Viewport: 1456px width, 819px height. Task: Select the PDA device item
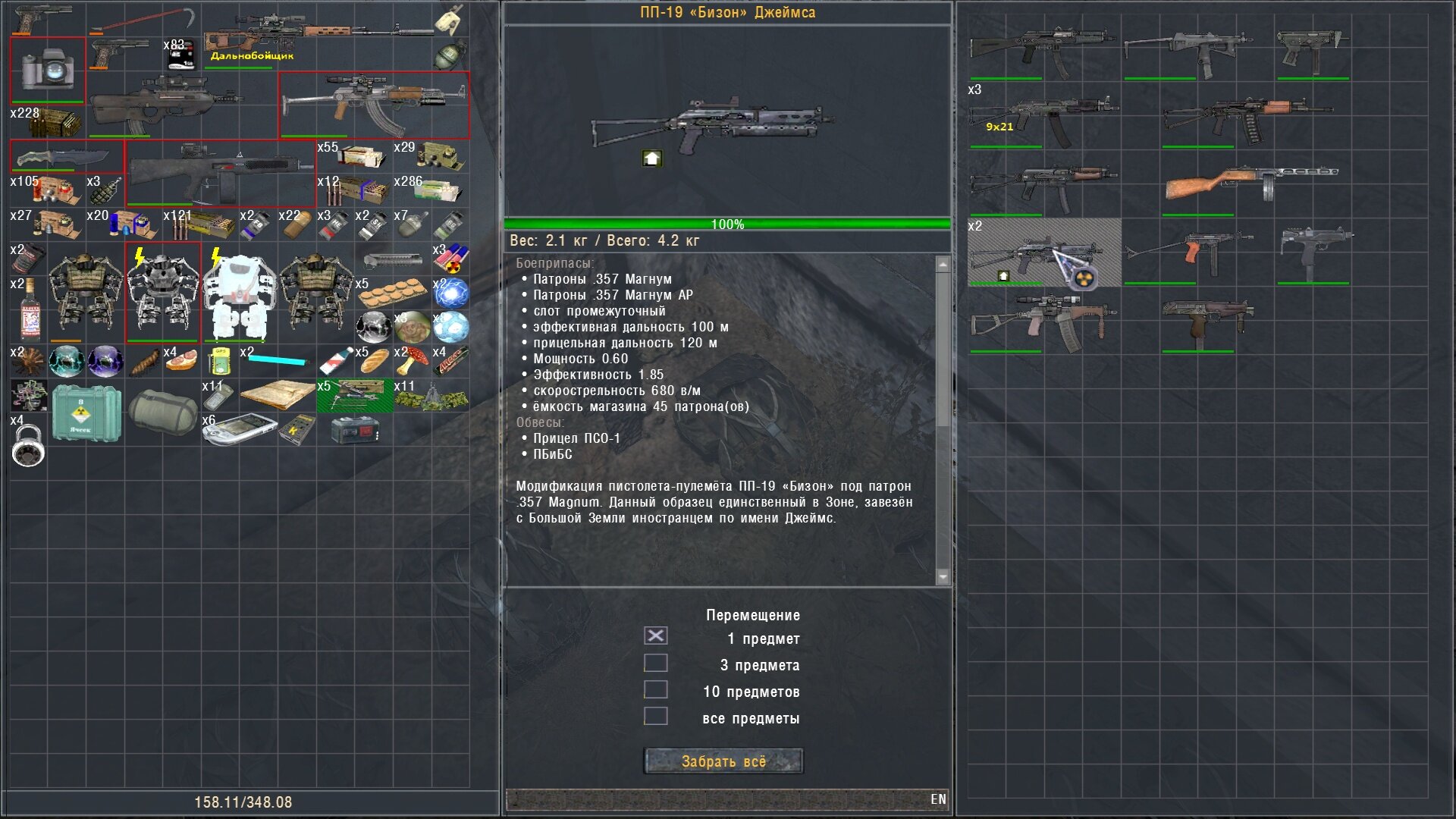240,428
